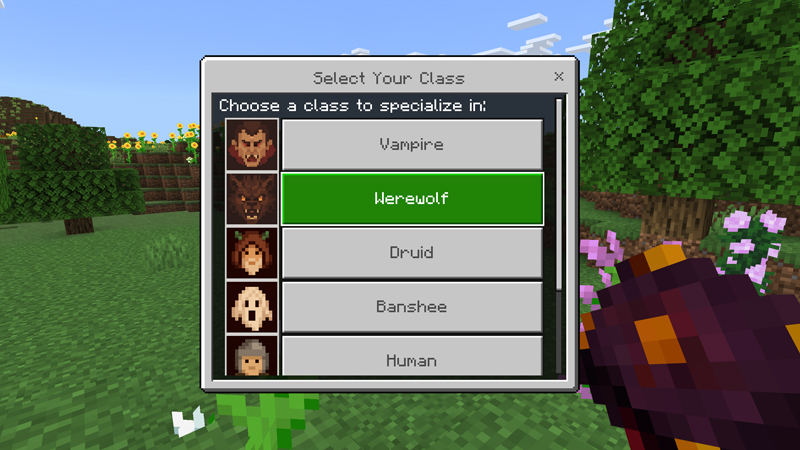Click the Vampire face portrait

click(252, 145)
